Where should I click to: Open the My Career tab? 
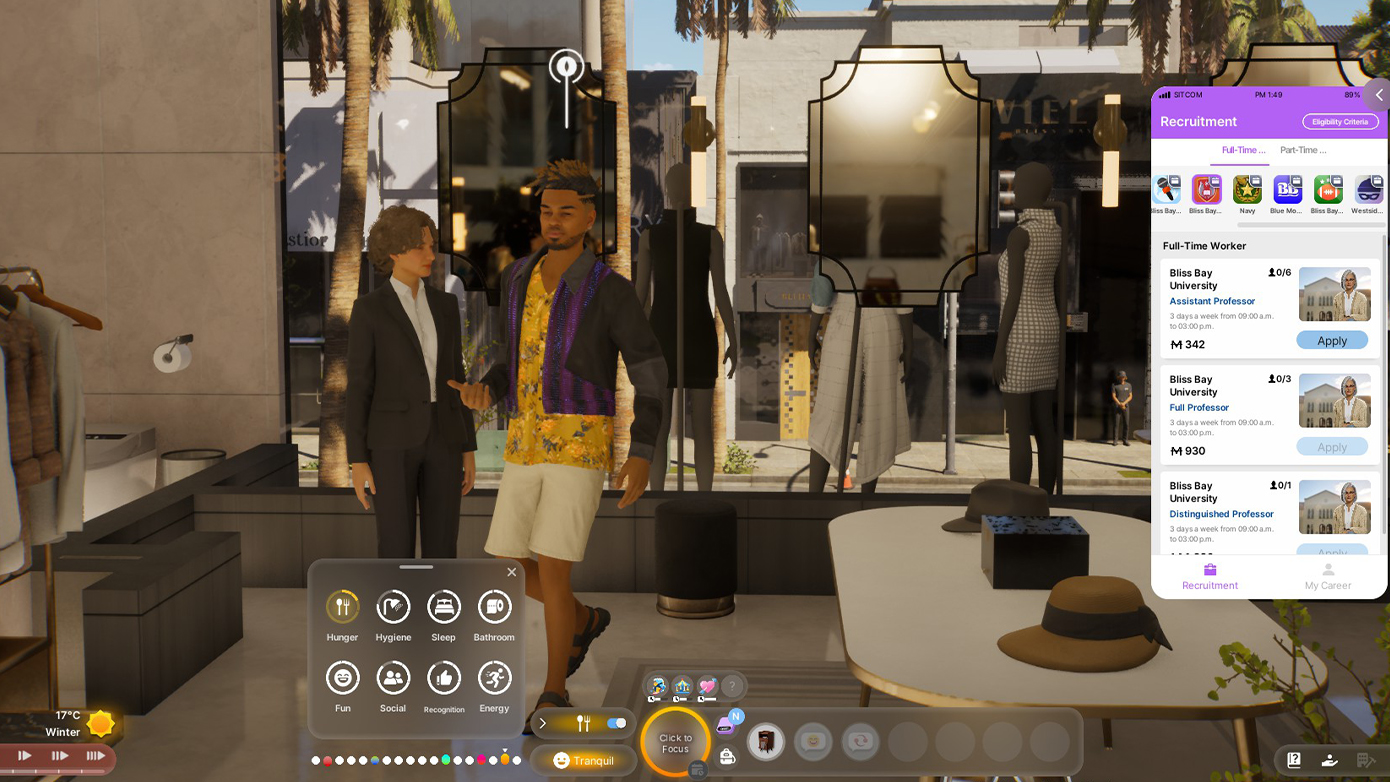pyautogui.click(x=1327, y=578)
